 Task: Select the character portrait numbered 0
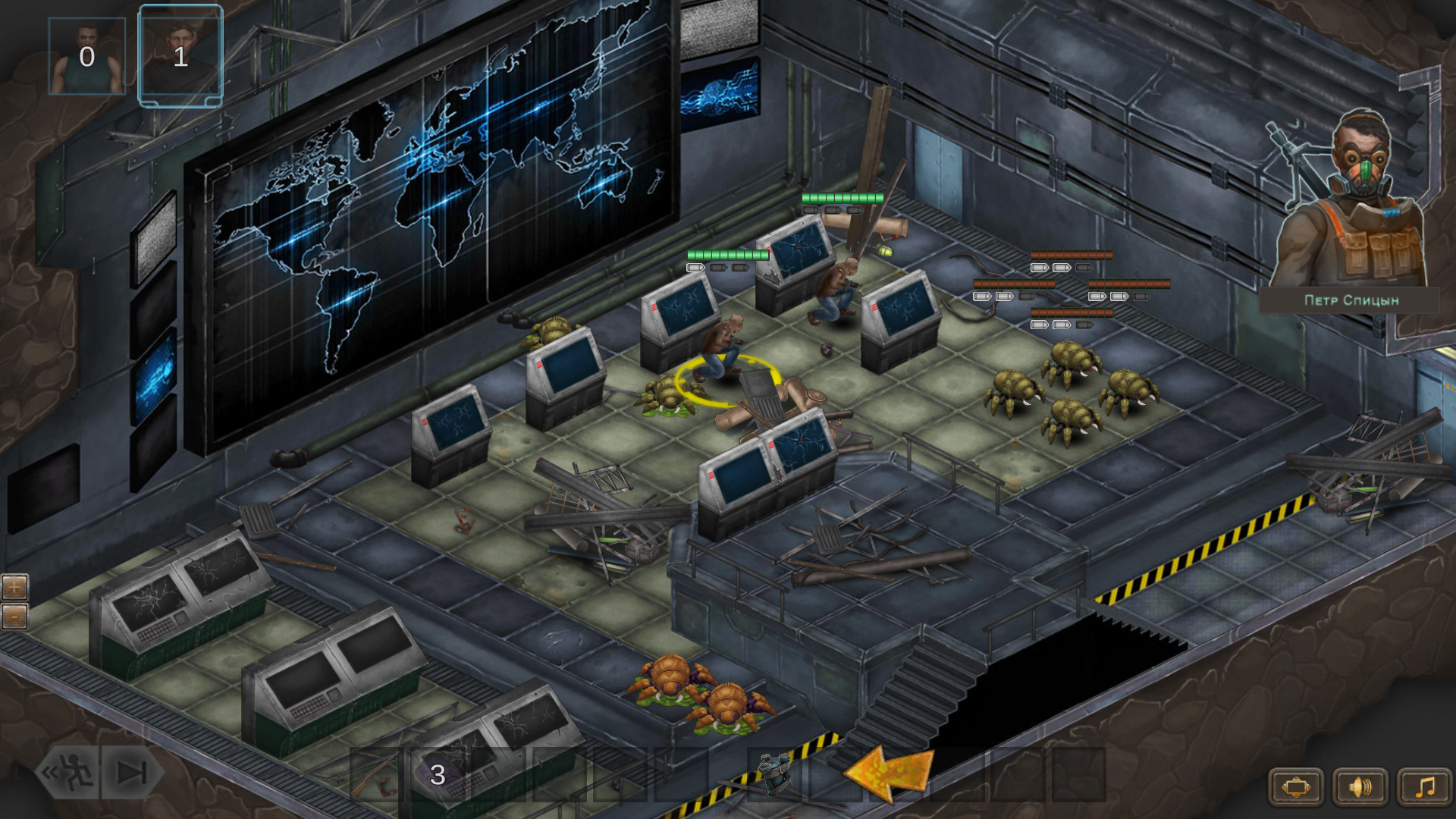pyautogui.click(x=86, y=55)
